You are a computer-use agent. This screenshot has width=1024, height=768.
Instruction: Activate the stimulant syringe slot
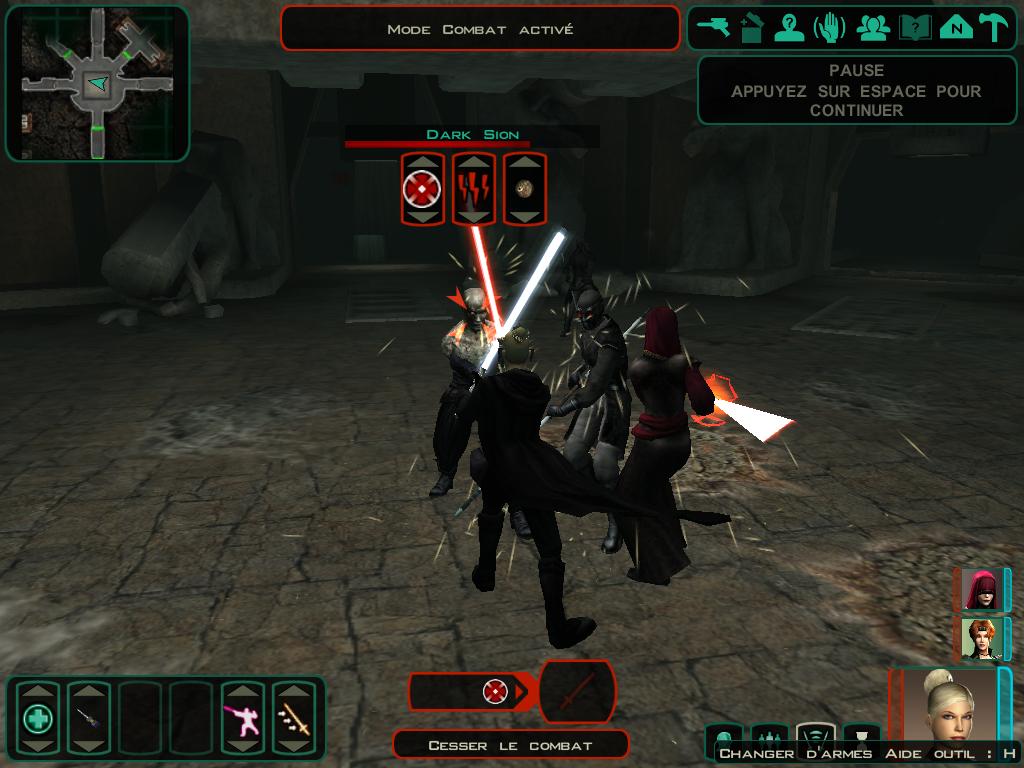coord(88,718)
